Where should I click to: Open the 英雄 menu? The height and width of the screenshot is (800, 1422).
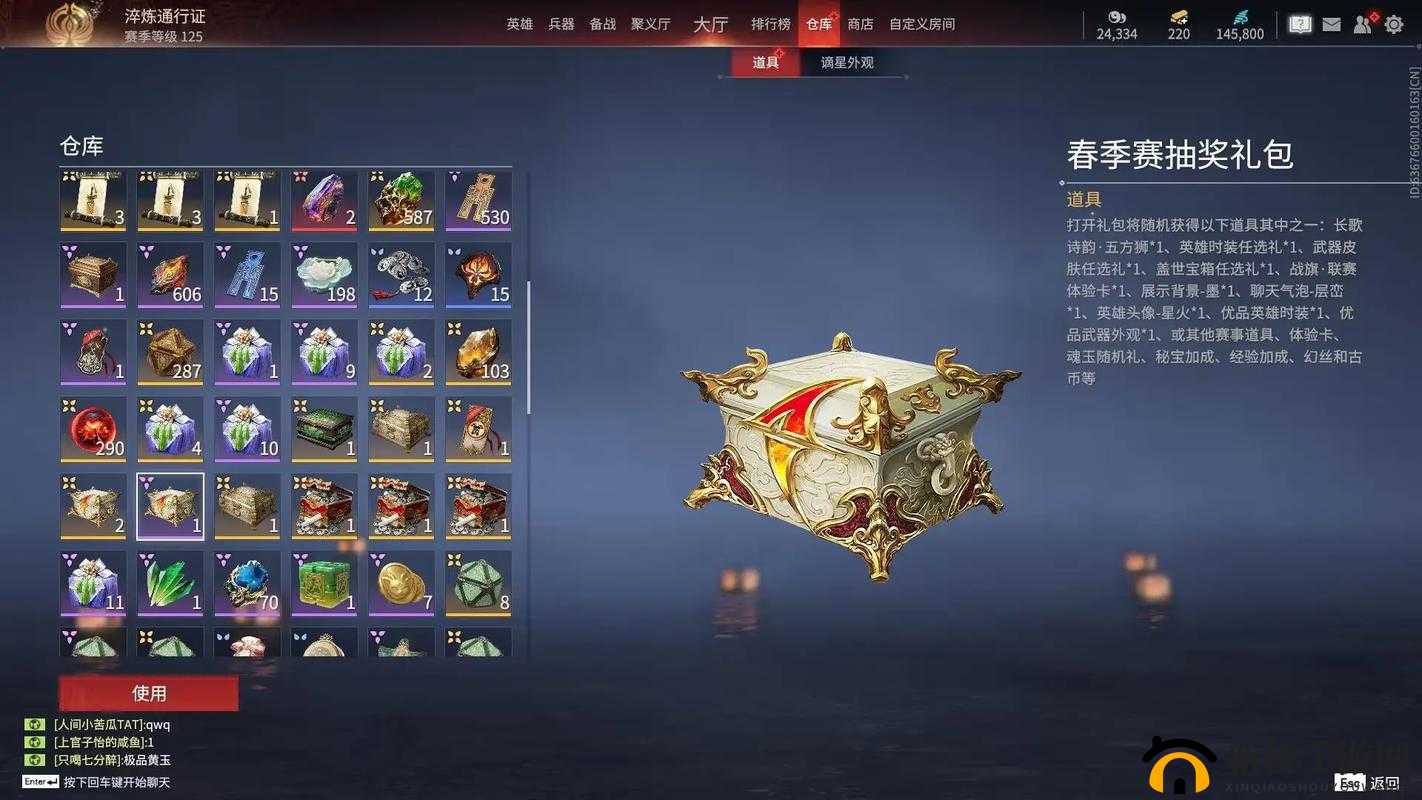coord(519,24)
